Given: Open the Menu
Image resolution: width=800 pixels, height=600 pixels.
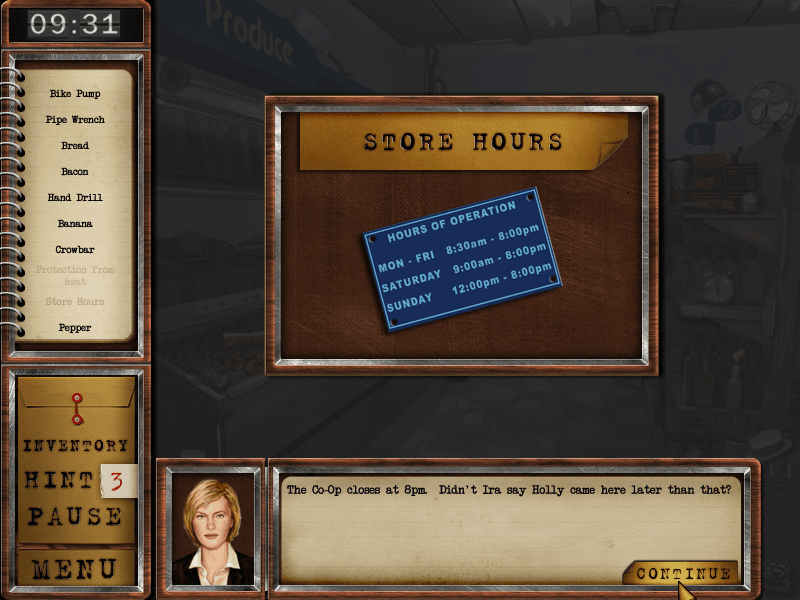Looking at the screenshot, I should click(x=76, y=569).
